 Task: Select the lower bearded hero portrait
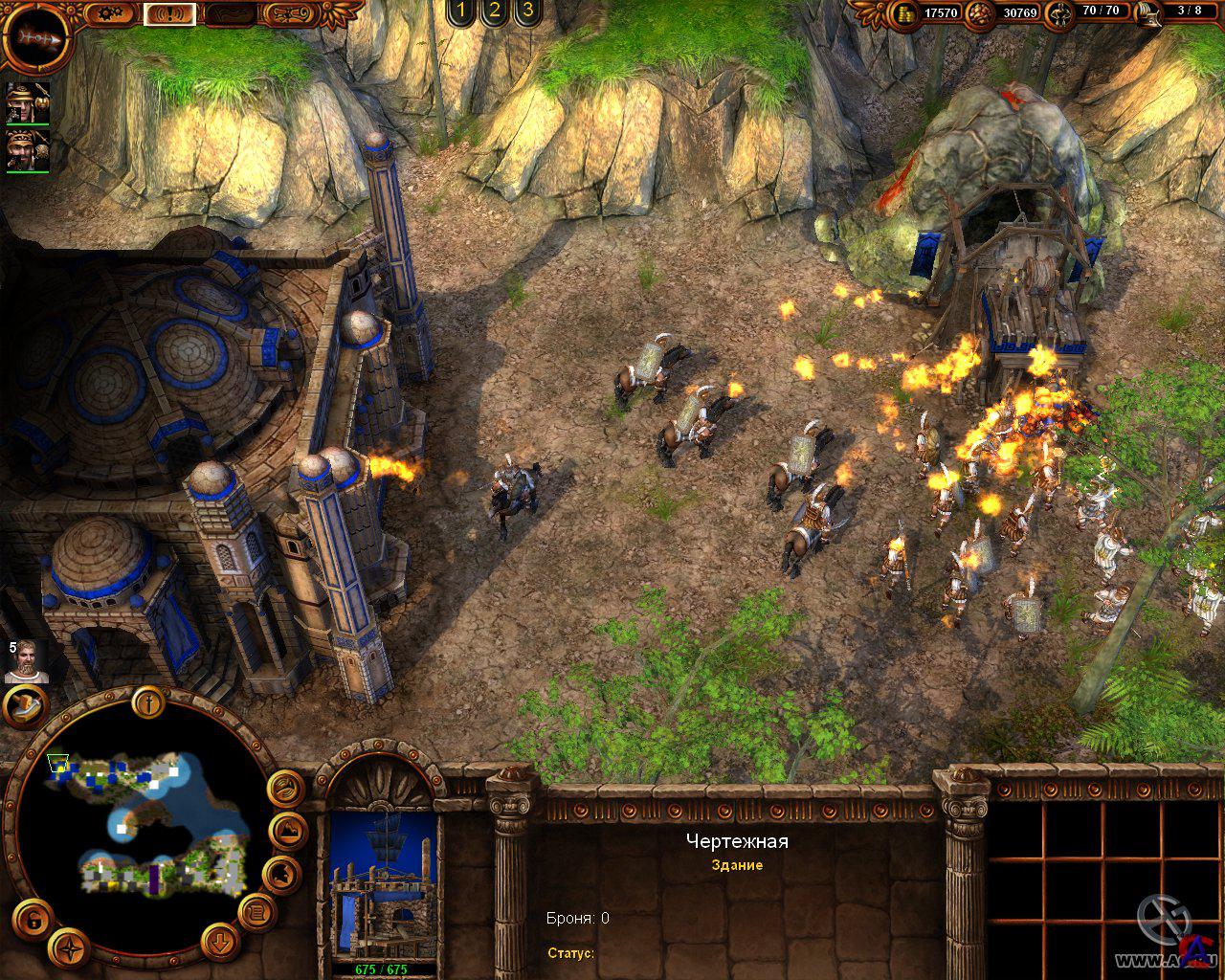(28, 151)
